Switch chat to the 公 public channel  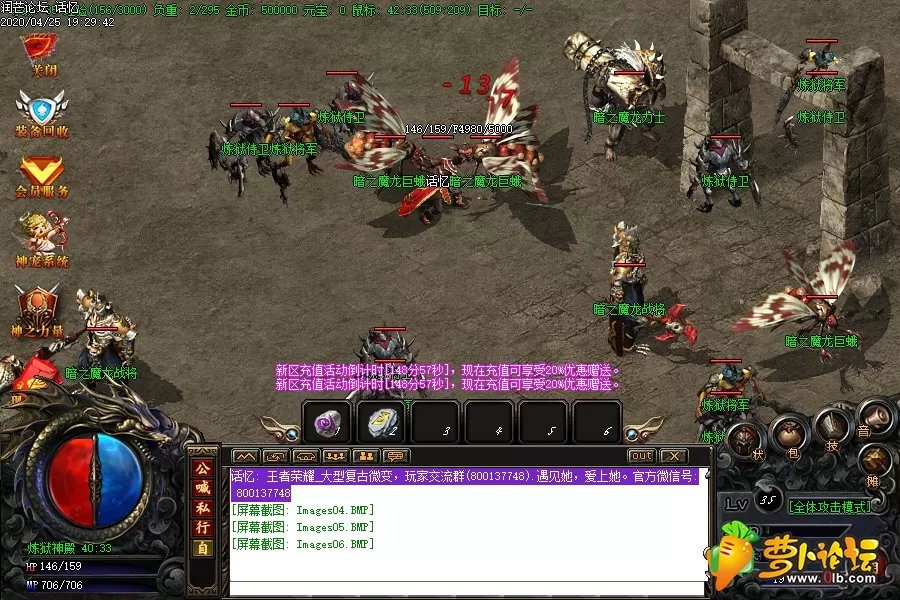203,468
